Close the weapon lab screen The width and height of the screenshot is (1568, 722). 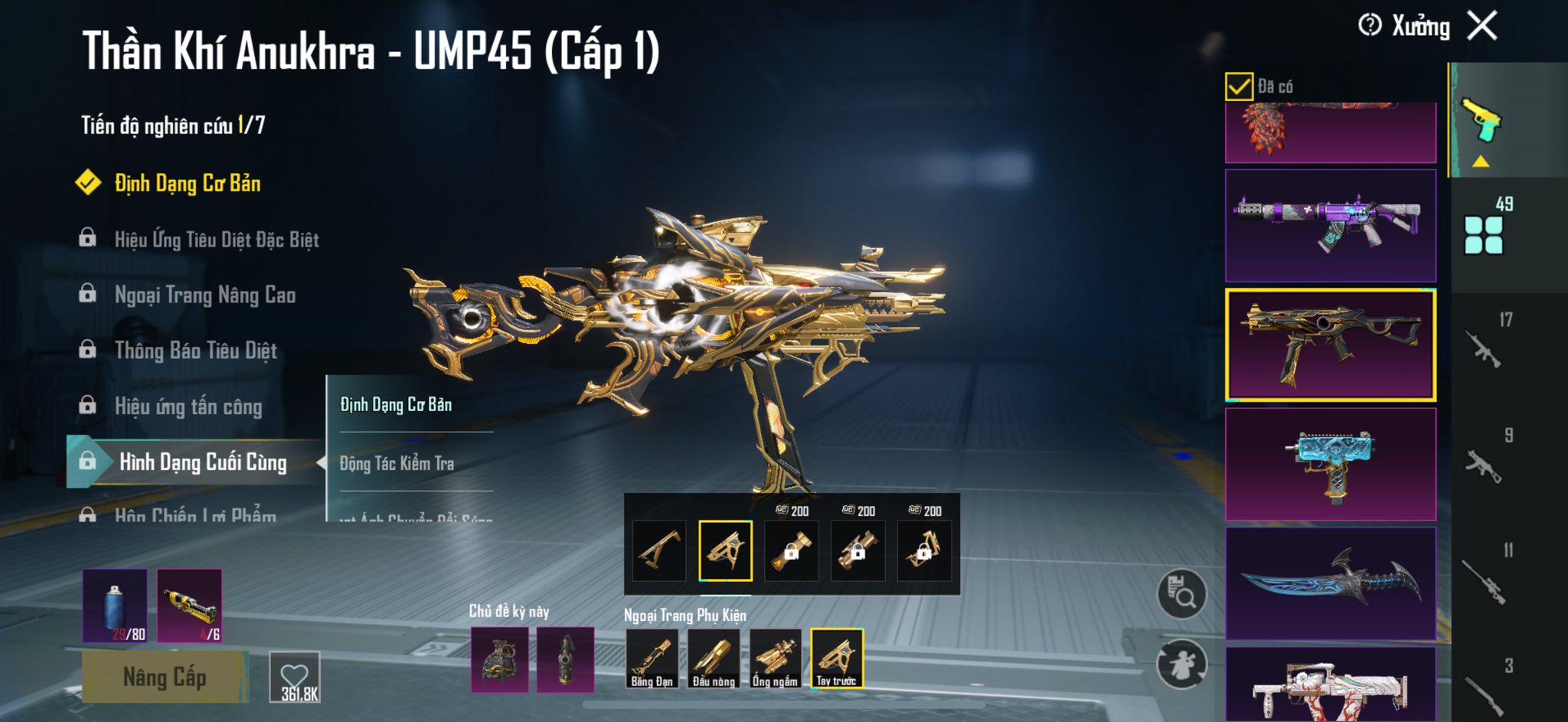tap(1482, 26)
